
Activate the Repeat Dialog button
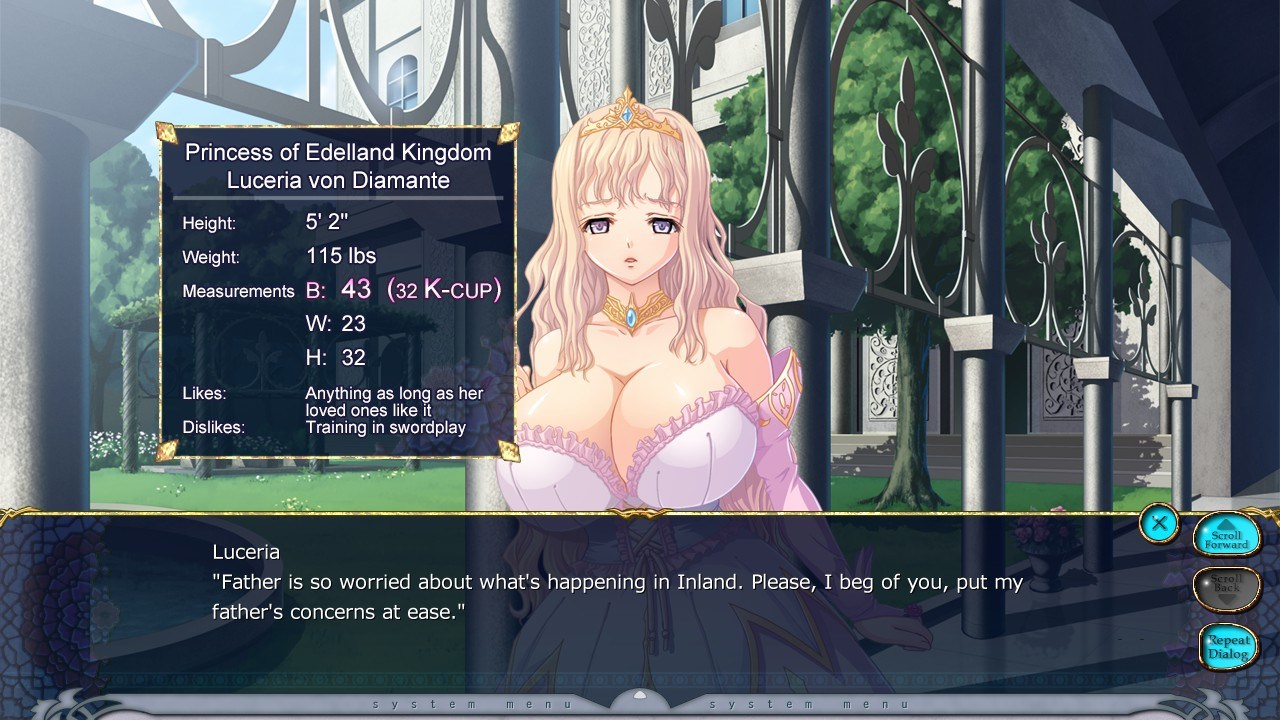[1227, 647]
